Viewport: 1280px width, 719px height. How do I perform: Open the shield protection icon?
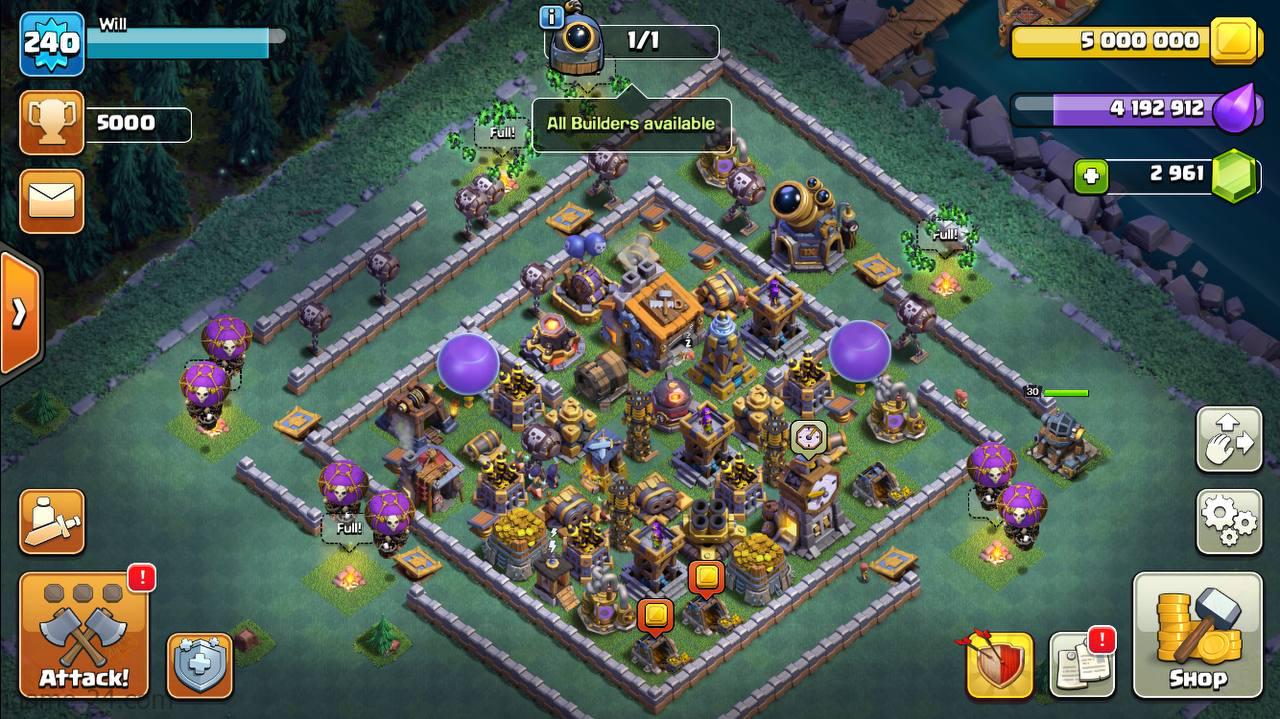199,664
